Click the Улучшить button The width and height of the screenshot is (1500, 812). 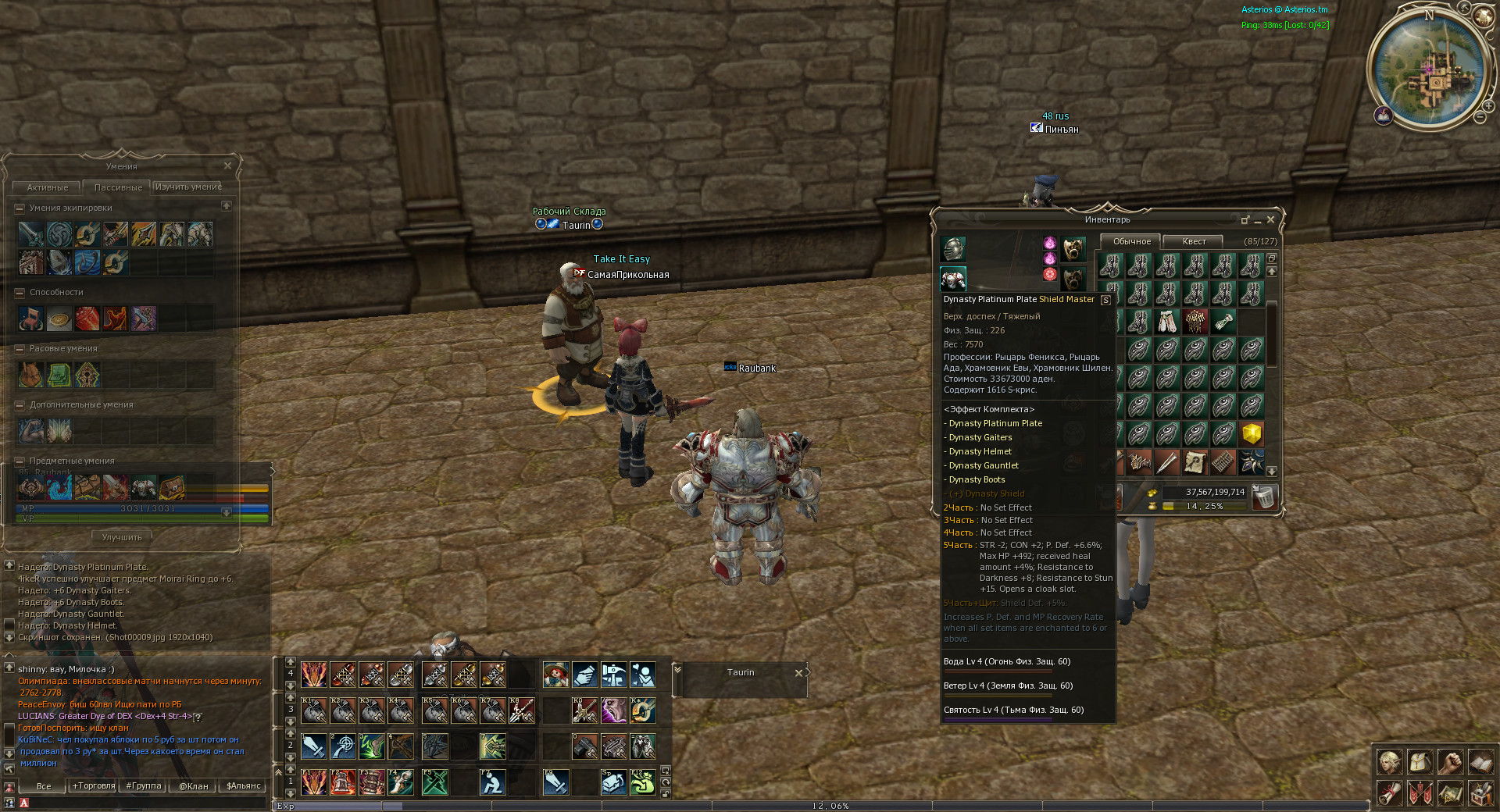[122, 537]
